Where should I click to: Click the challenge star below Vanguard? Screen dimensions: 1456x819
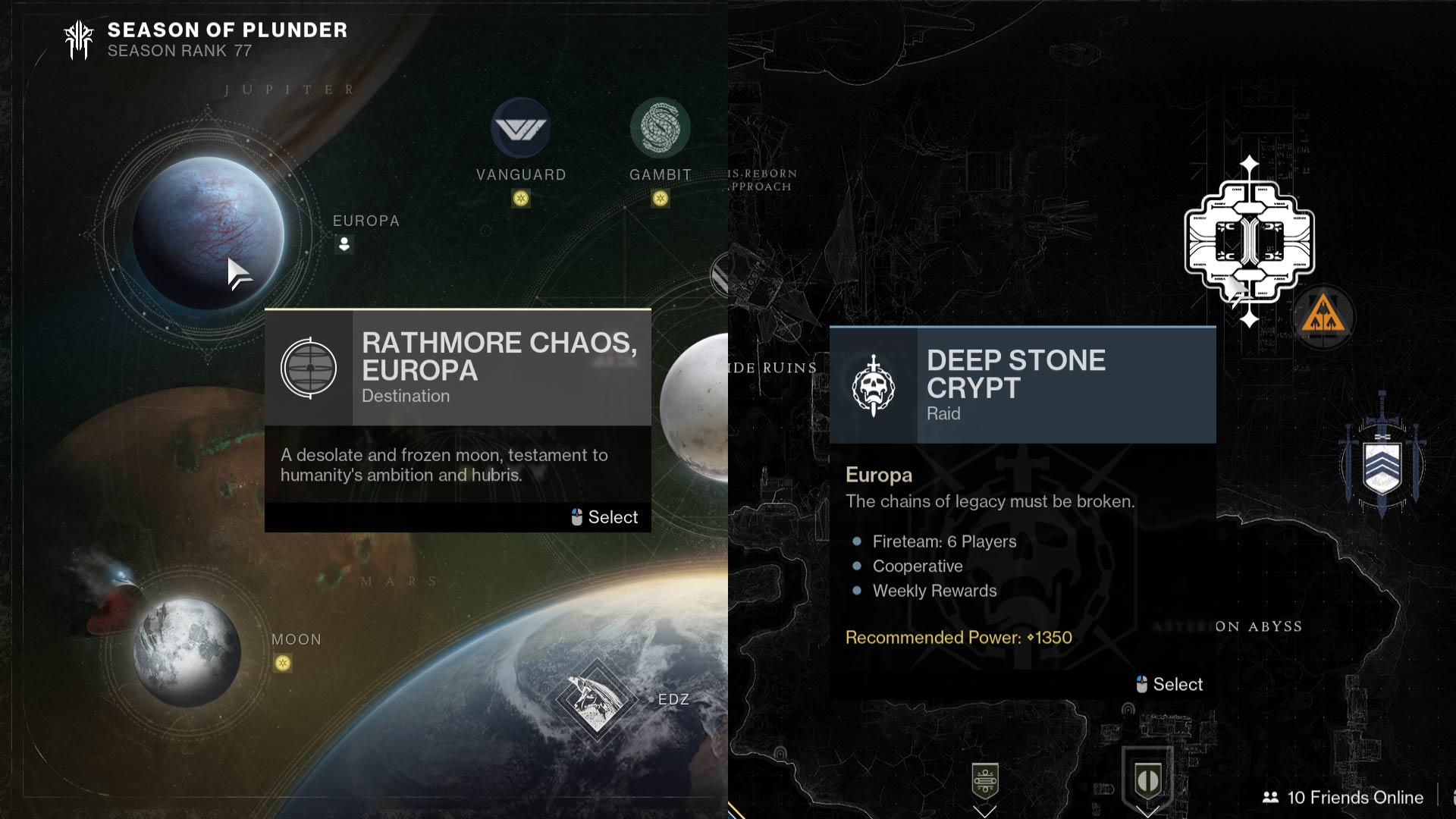[520, 199]
